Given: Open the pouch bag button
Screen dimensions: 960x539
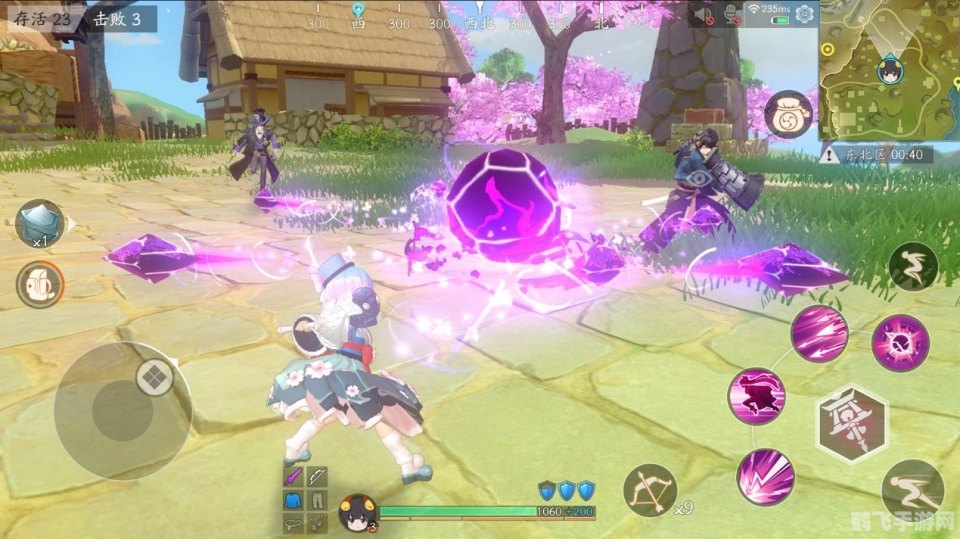Looking at the screenshot, I should click(786, 113).
